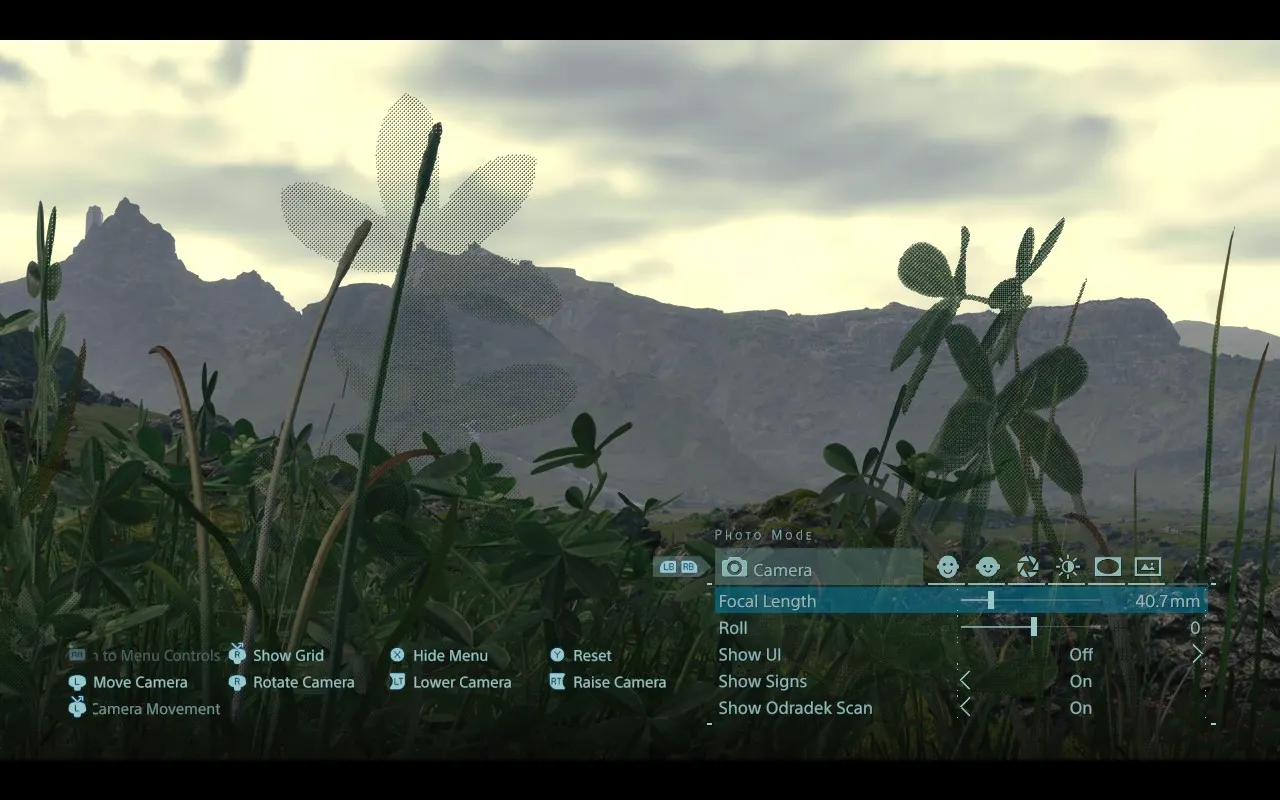Viewport: 1280px width, 800px height.
Task: Select the Show UI option row
Action: click(750, 655)
